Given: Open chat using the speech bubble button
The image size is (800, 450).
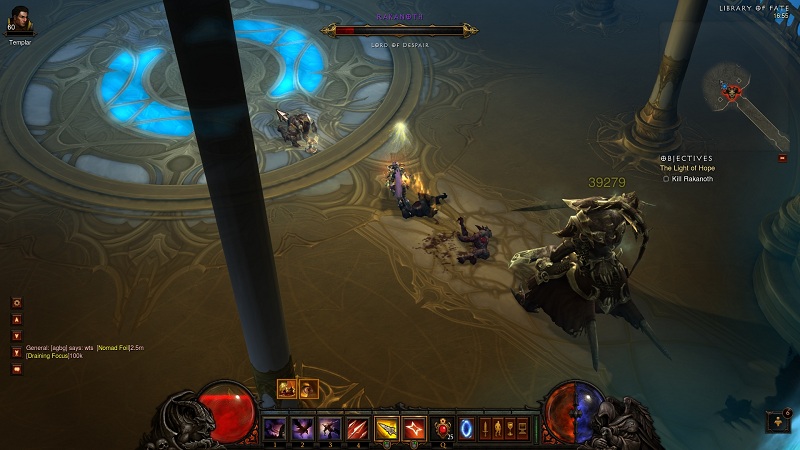Looking at the screenshot, I should point(16,369).
